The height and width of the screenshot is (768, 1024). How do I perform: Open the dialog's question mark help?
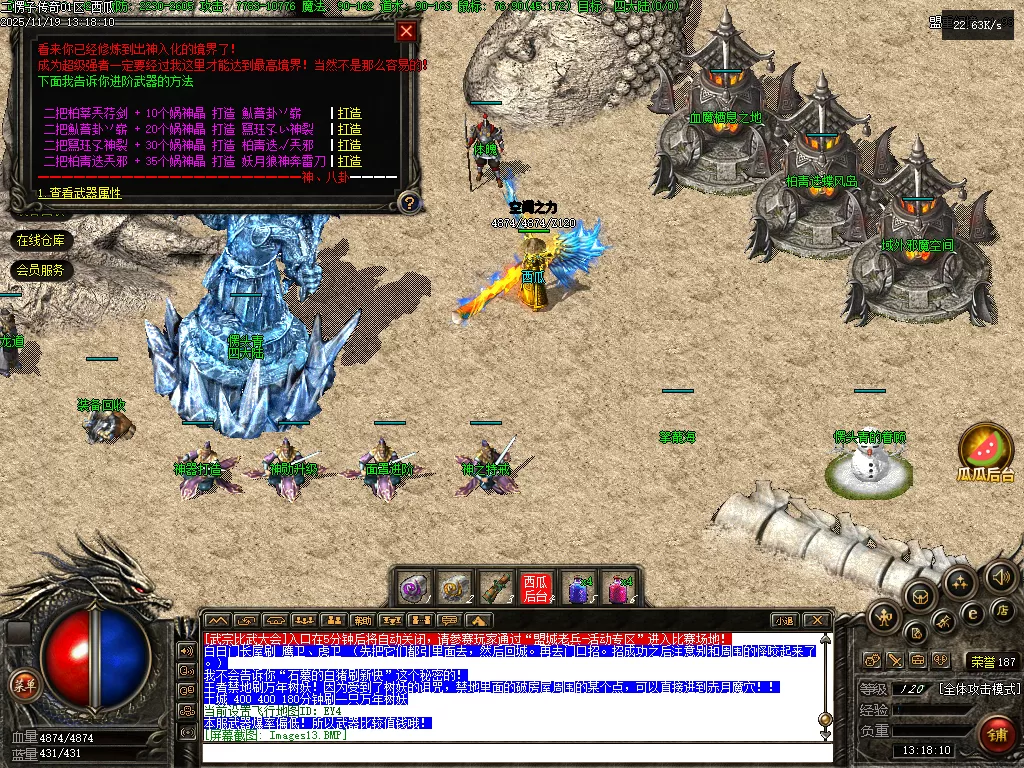point(407,203)
